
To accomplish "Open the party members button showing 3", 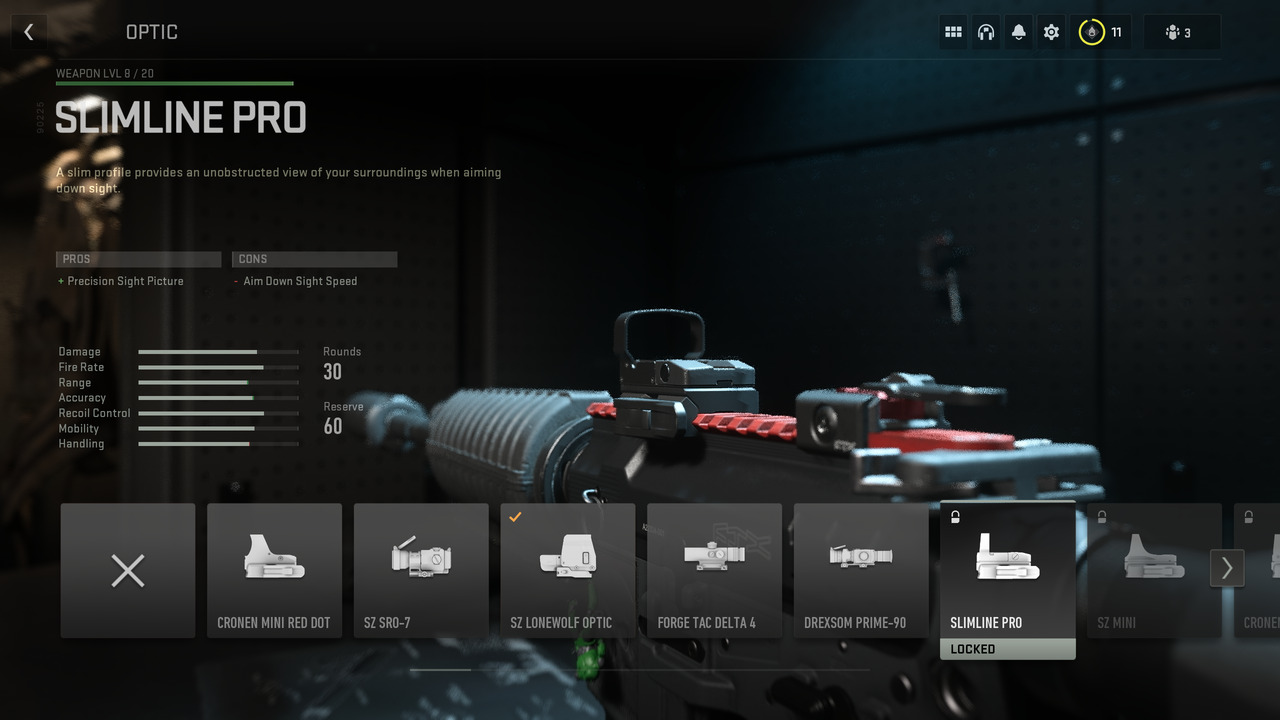I will pyautogui.click(x=1180, y=32).
